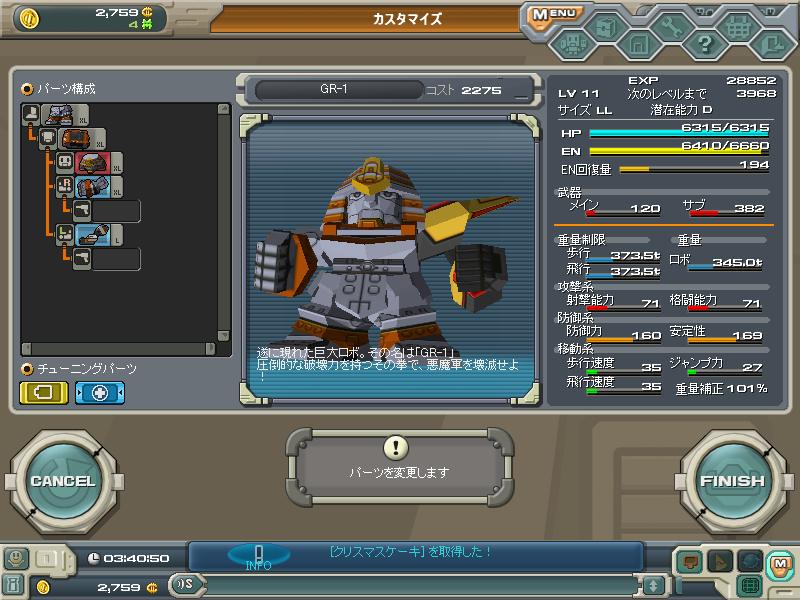Click the CANCEL button
The width and height of the screenshot is (800, 600).
click(x=62, y=481)
